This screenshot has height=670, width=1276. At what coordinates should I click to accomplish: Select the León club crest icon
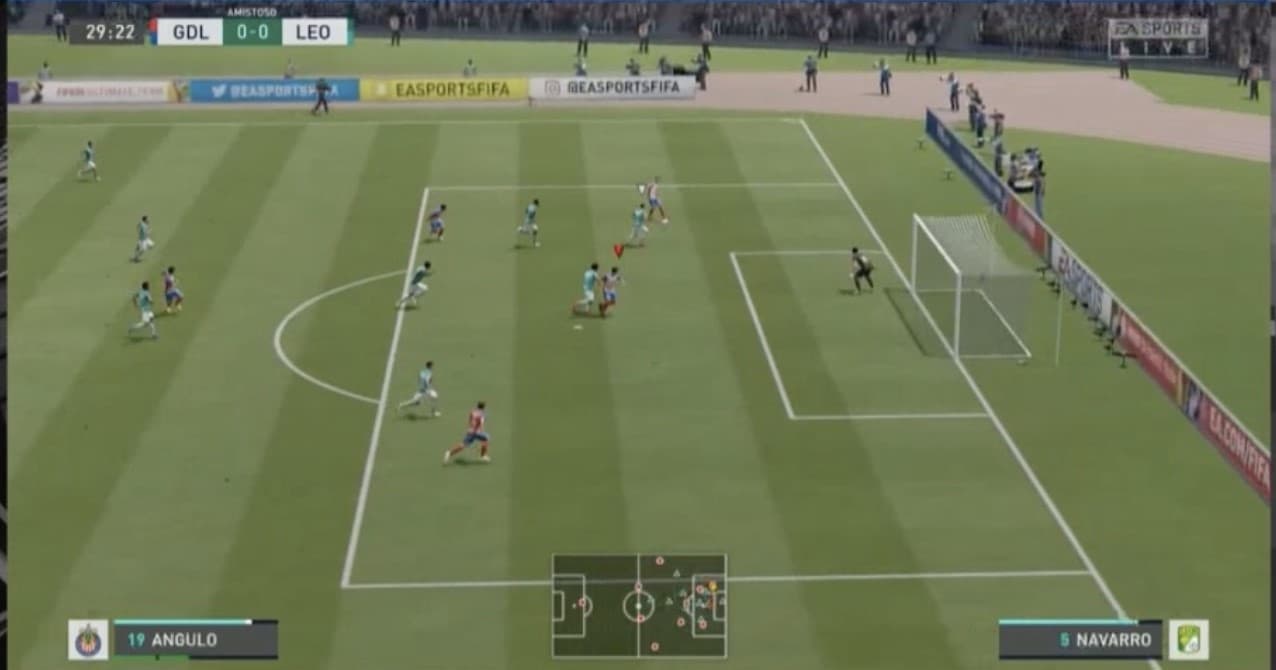tap(1188, 640)
